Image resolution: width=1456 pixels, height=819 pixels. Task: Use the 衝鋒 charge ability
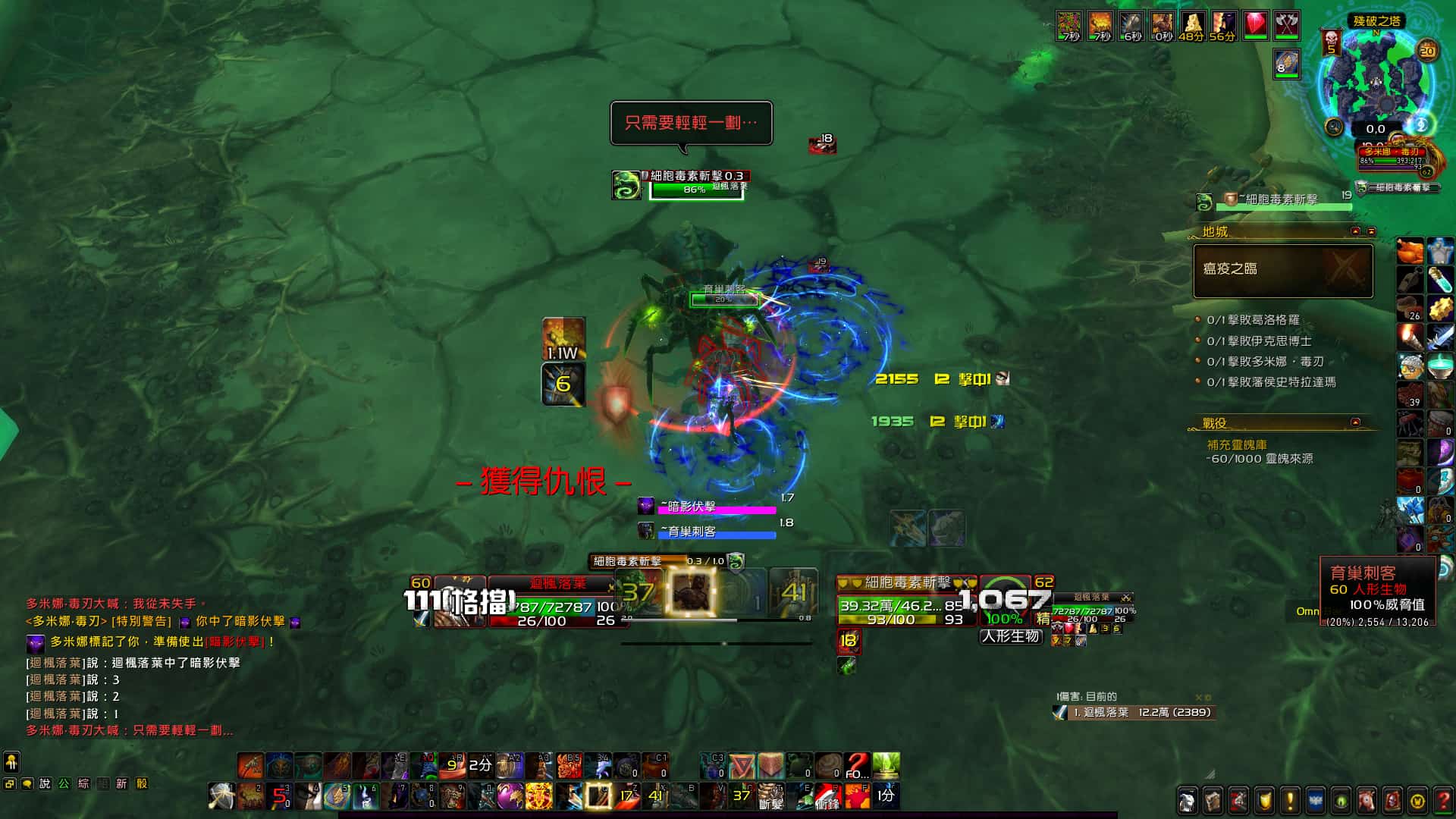pyautogui.click(x=827, y=796)
